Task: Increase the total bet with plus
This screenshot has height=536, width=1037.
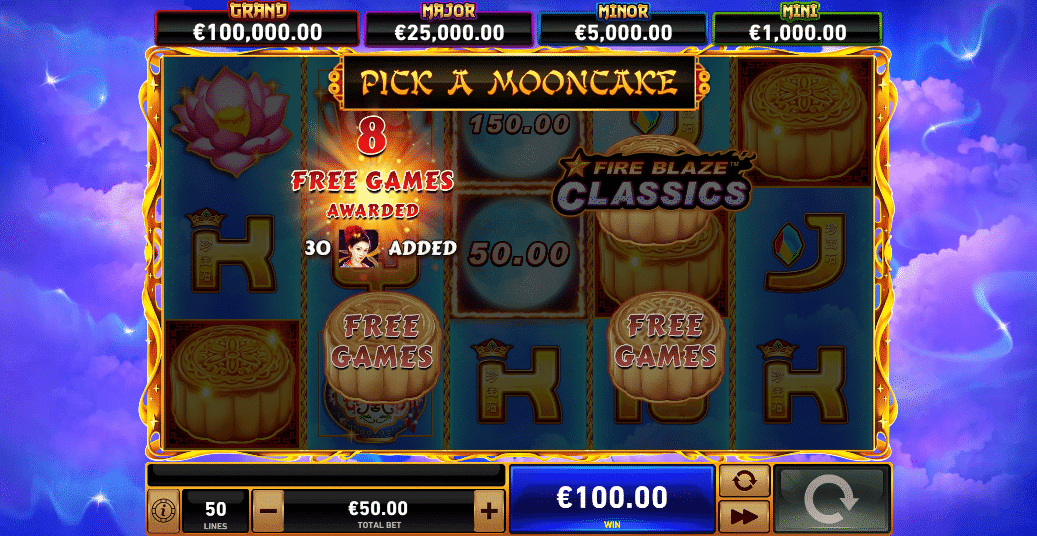Action: pyautogui.click(x=488, y=512)
